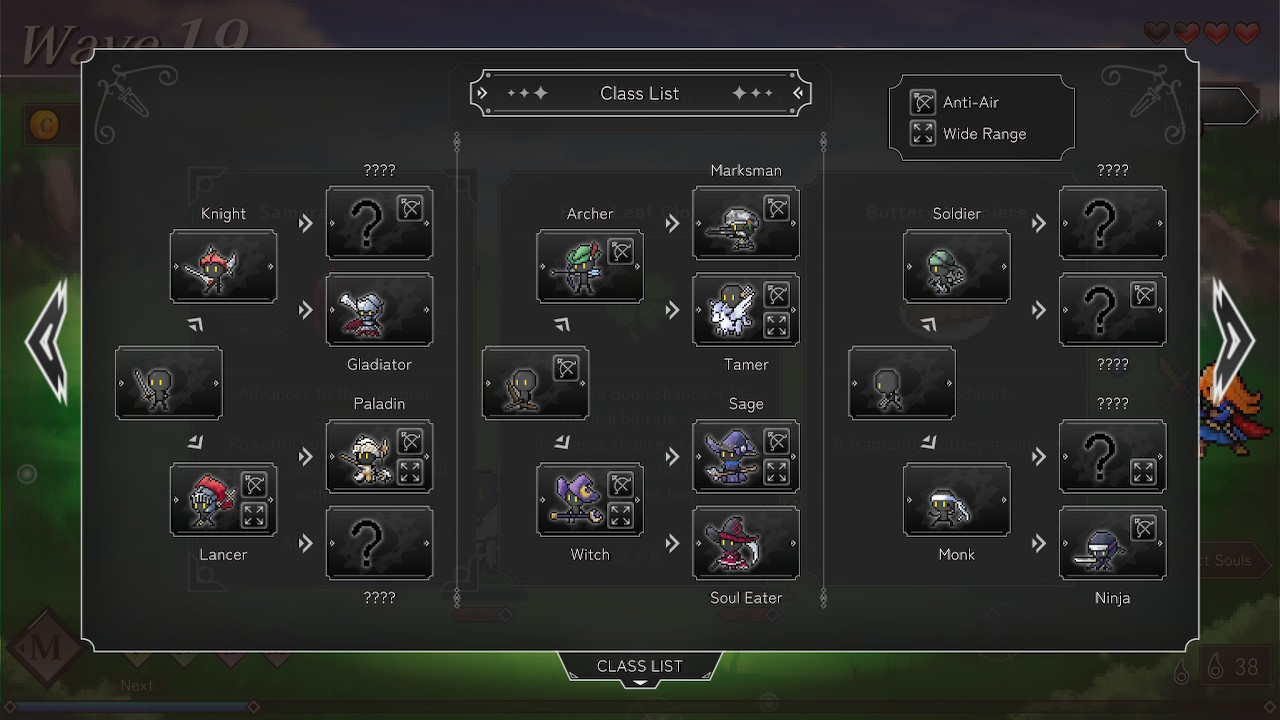This screenshot has width=1280, height=720.
Task: Open the Soldier class icon
Action: pos(956,267)
